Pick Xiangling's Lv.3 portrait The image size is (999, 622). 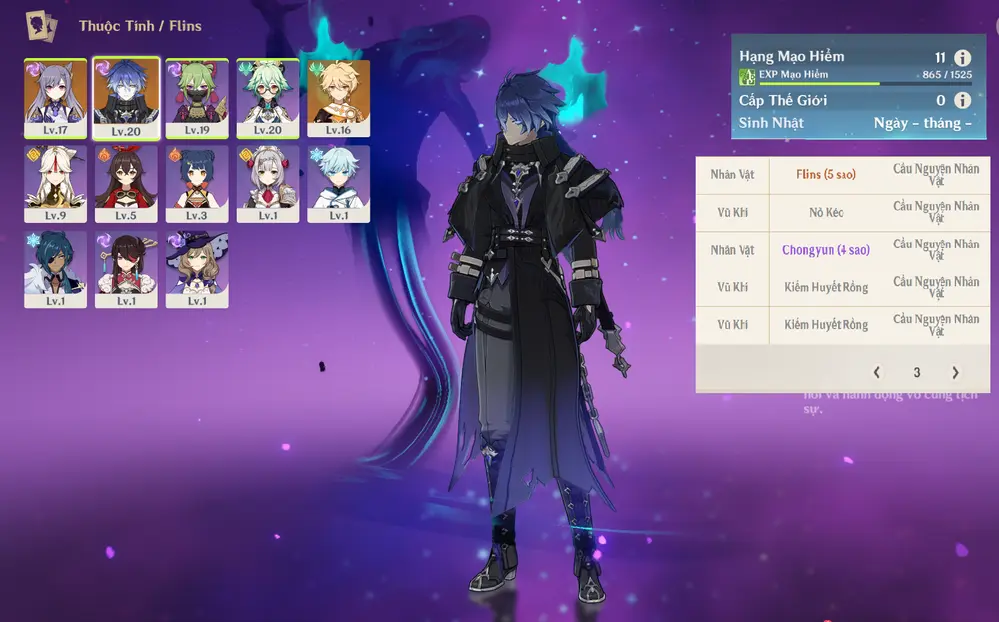click(197, 183)
